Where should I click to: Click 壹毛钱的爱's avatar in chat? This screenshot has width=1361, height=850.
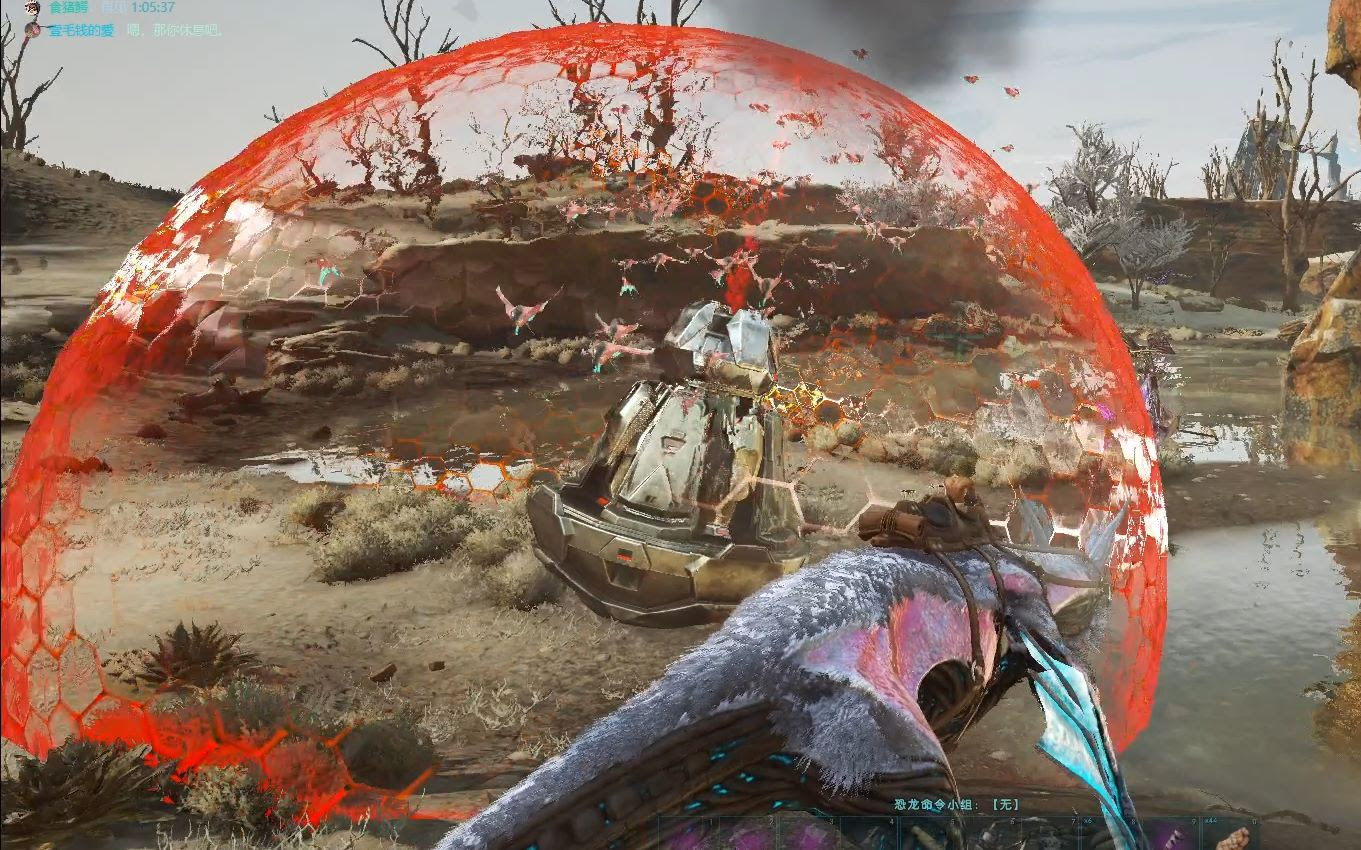[x=32, y=31]
